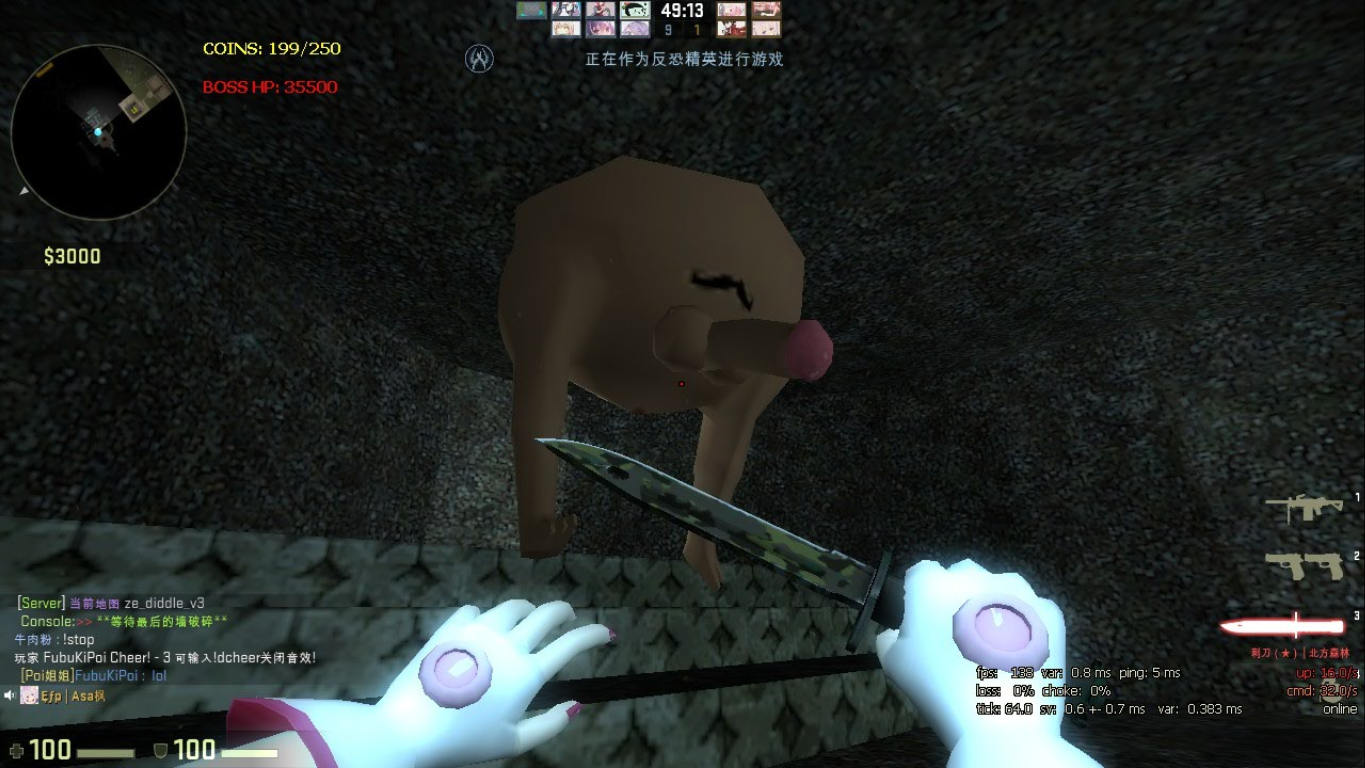Select the [Server] chat line ze_diddle_v3
Screen dimensions: 1365x768
point(110,603)
